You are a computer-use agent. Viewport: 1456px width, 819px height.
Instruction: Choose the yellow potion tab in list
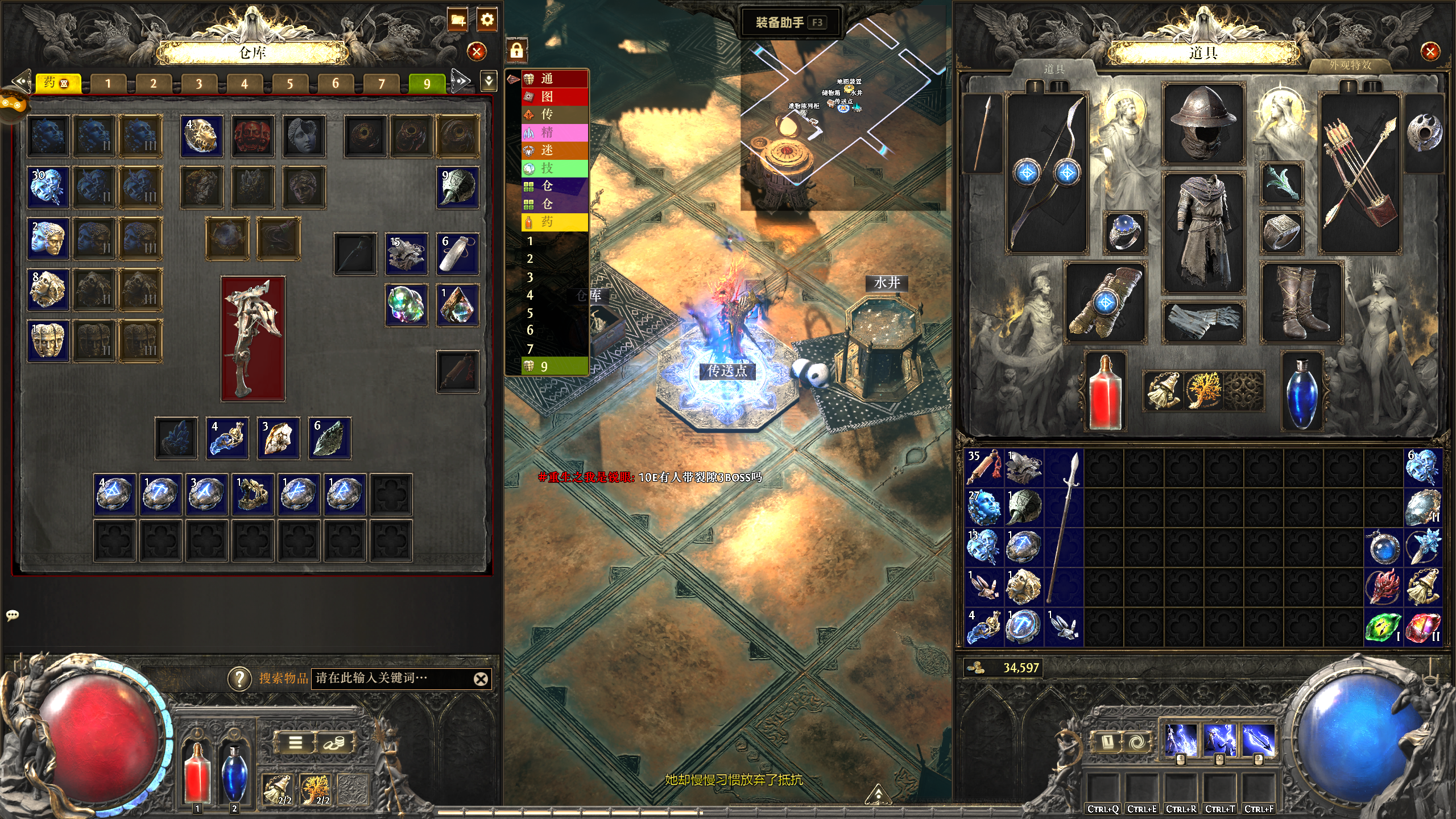pyautogui.click(x=555, y=222)
